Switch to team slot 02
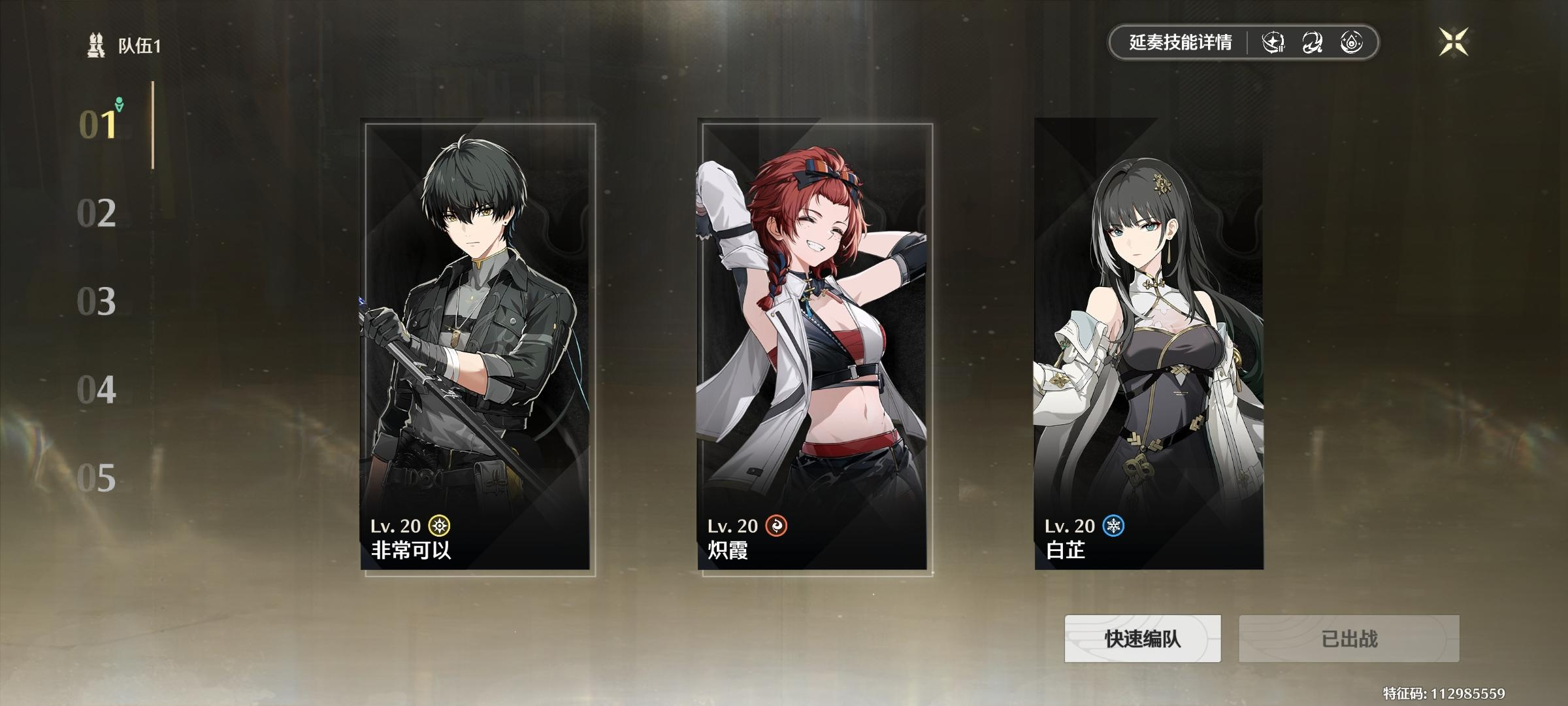 97,213
